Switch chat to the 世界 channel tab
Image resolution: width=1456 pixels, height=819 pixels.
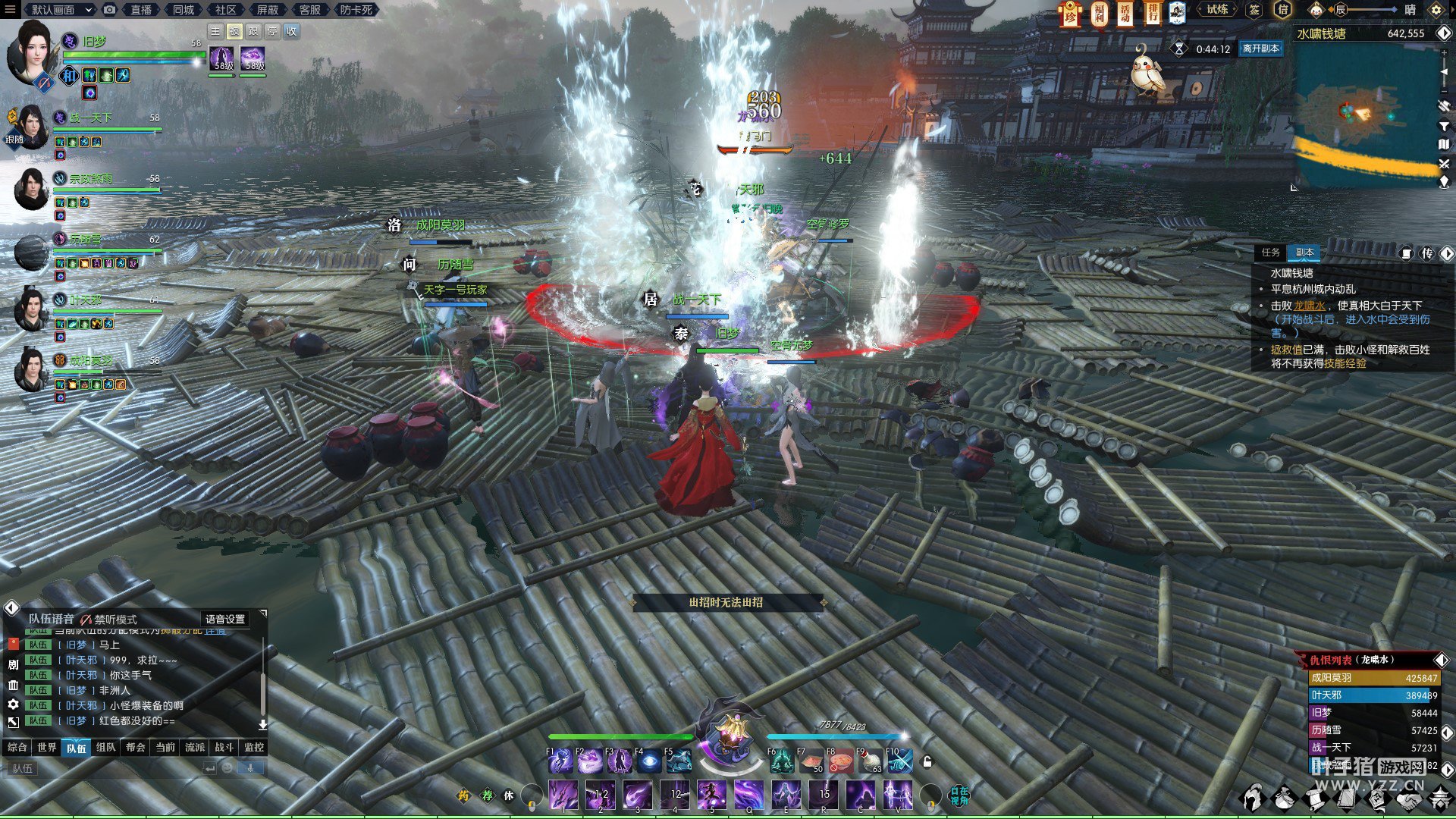point(47,747)
